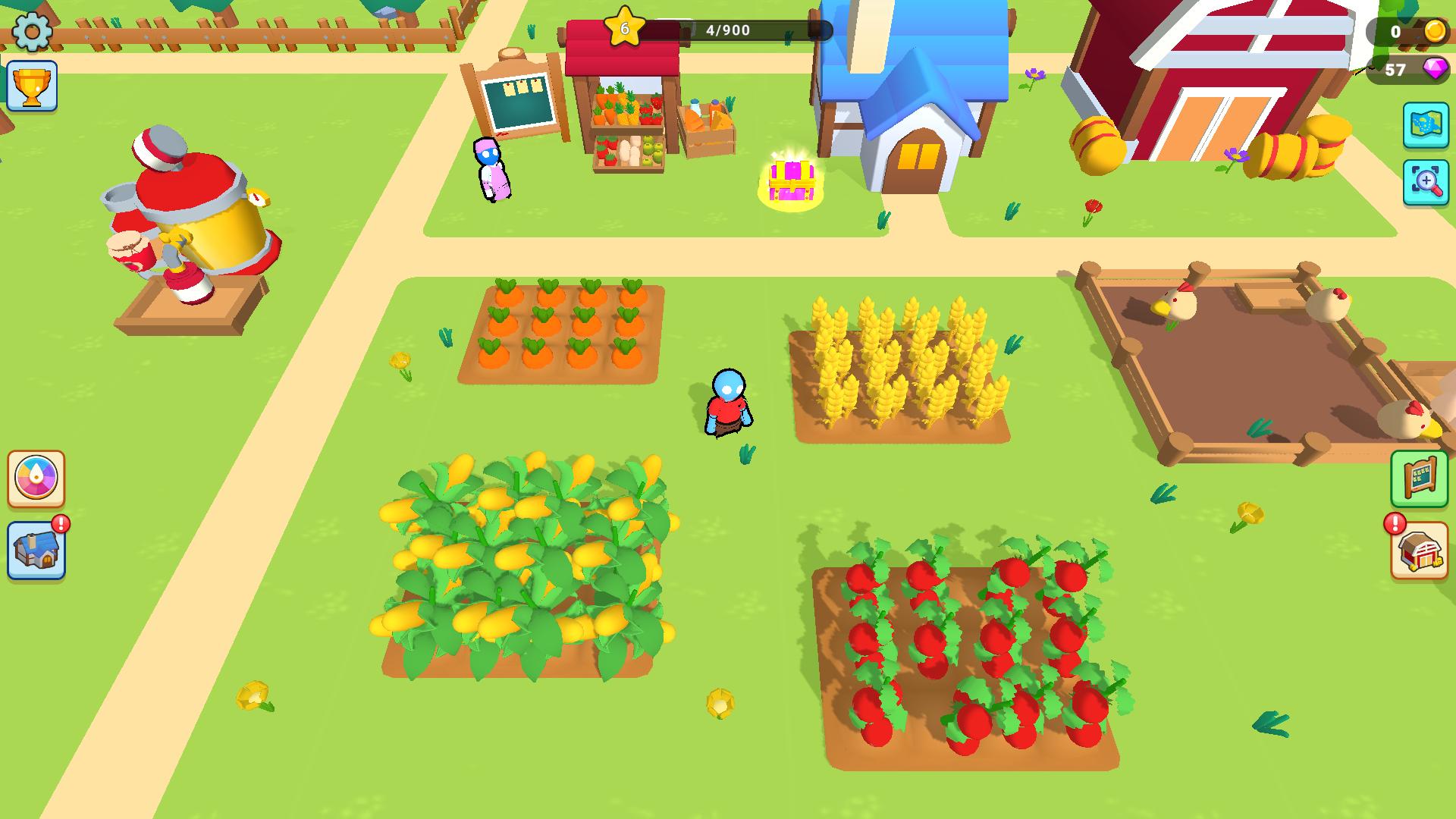
Task: Click the level 6 star badge
Action: 623,28
